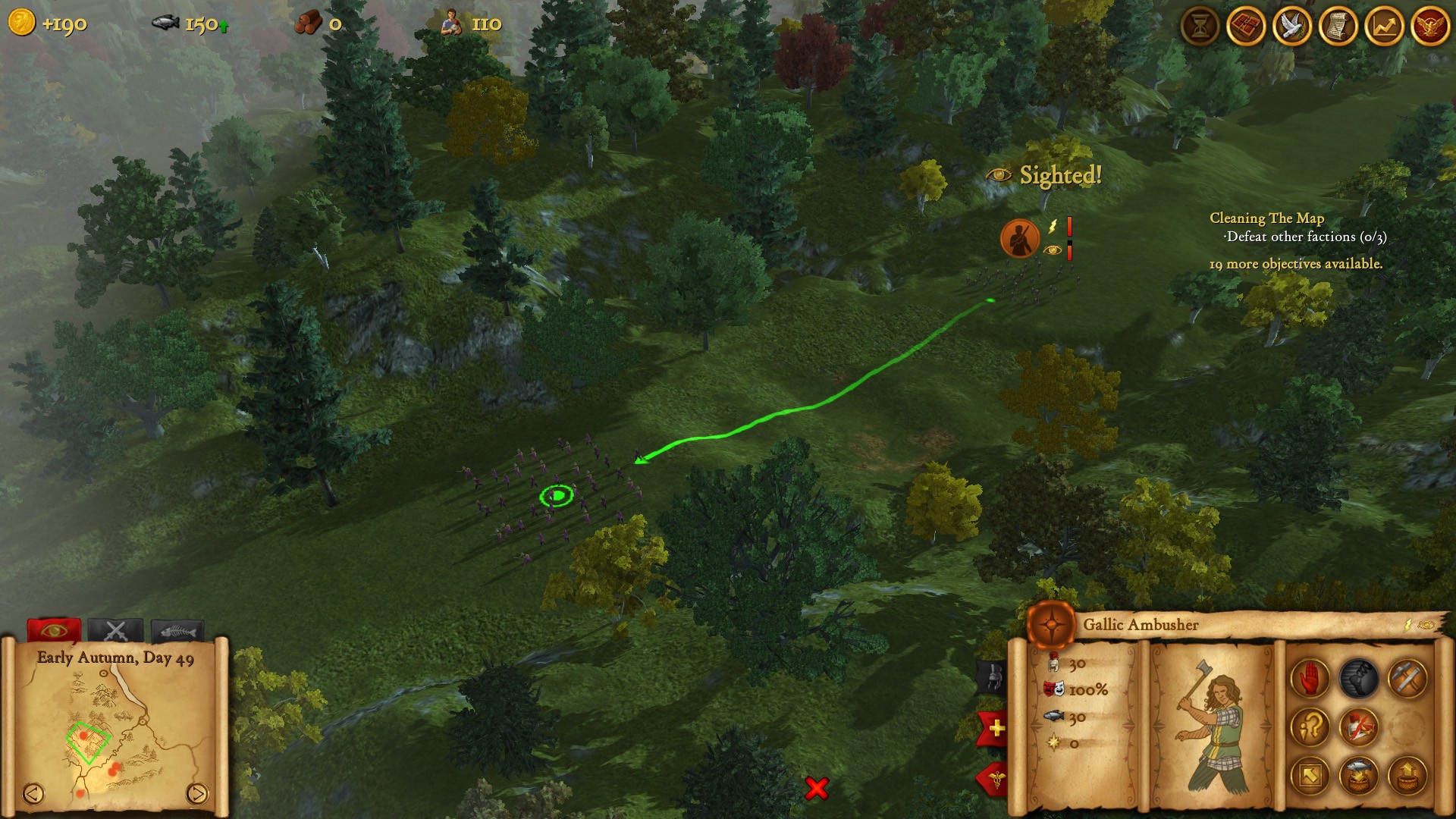Click the minimap's right arrow button
The width and height of the screenshot is (1456, 819).
click(x=196, y=793)
